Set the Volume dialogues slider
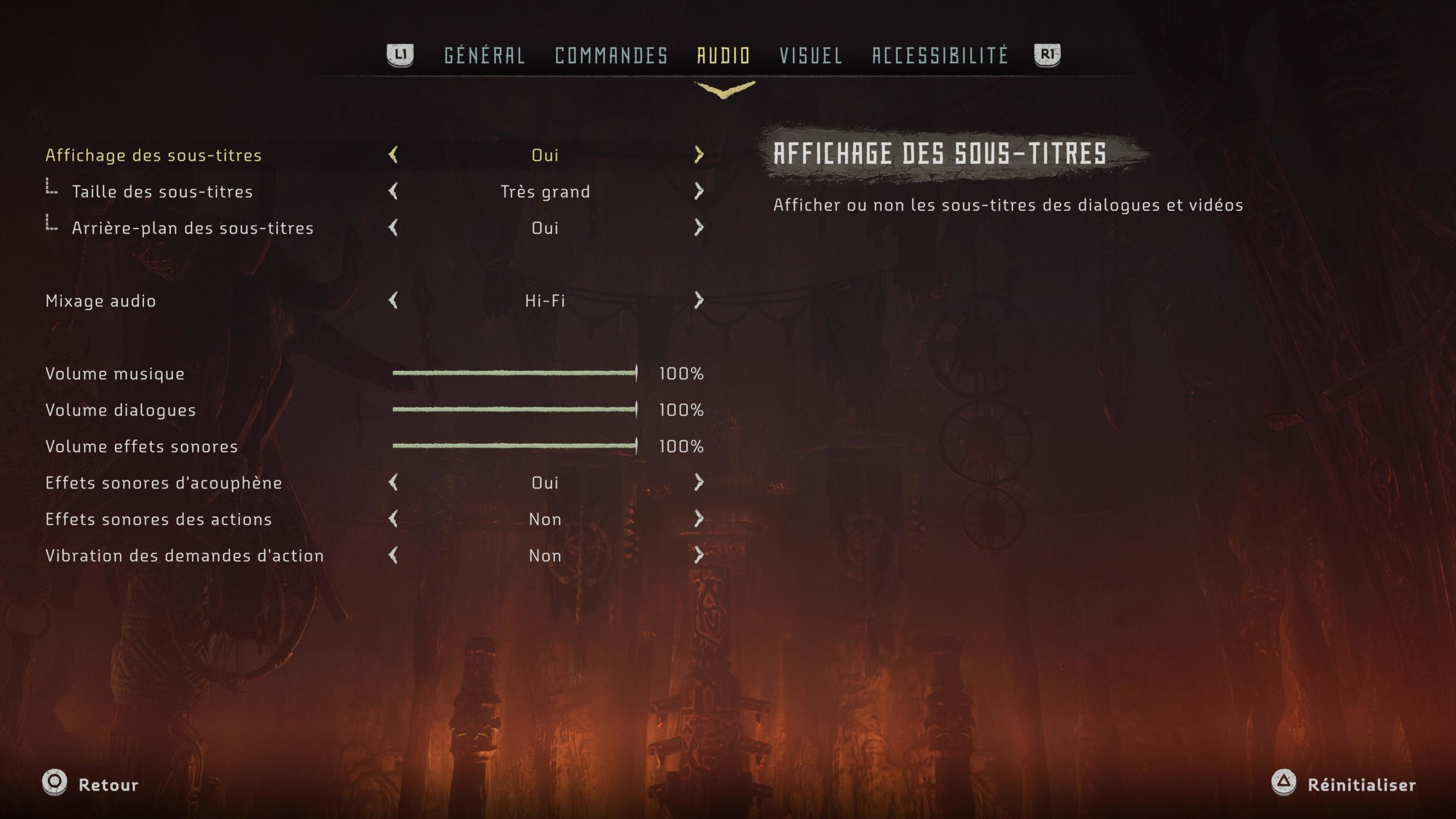1456x819 pixels. [x=514, y=409]
